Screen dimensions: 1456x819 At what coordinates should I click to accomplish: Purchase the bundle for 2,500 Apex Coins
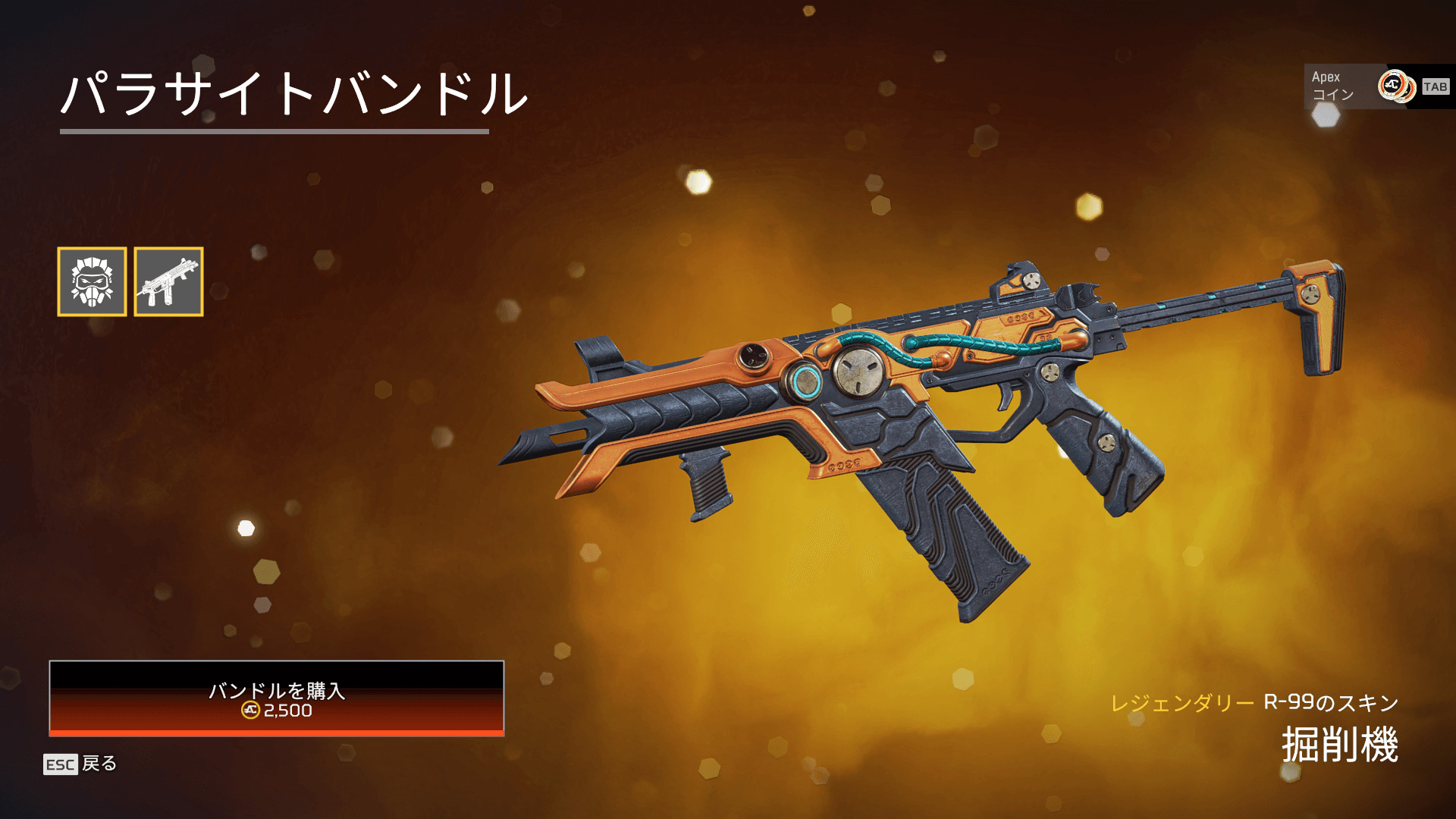(276, 698)
